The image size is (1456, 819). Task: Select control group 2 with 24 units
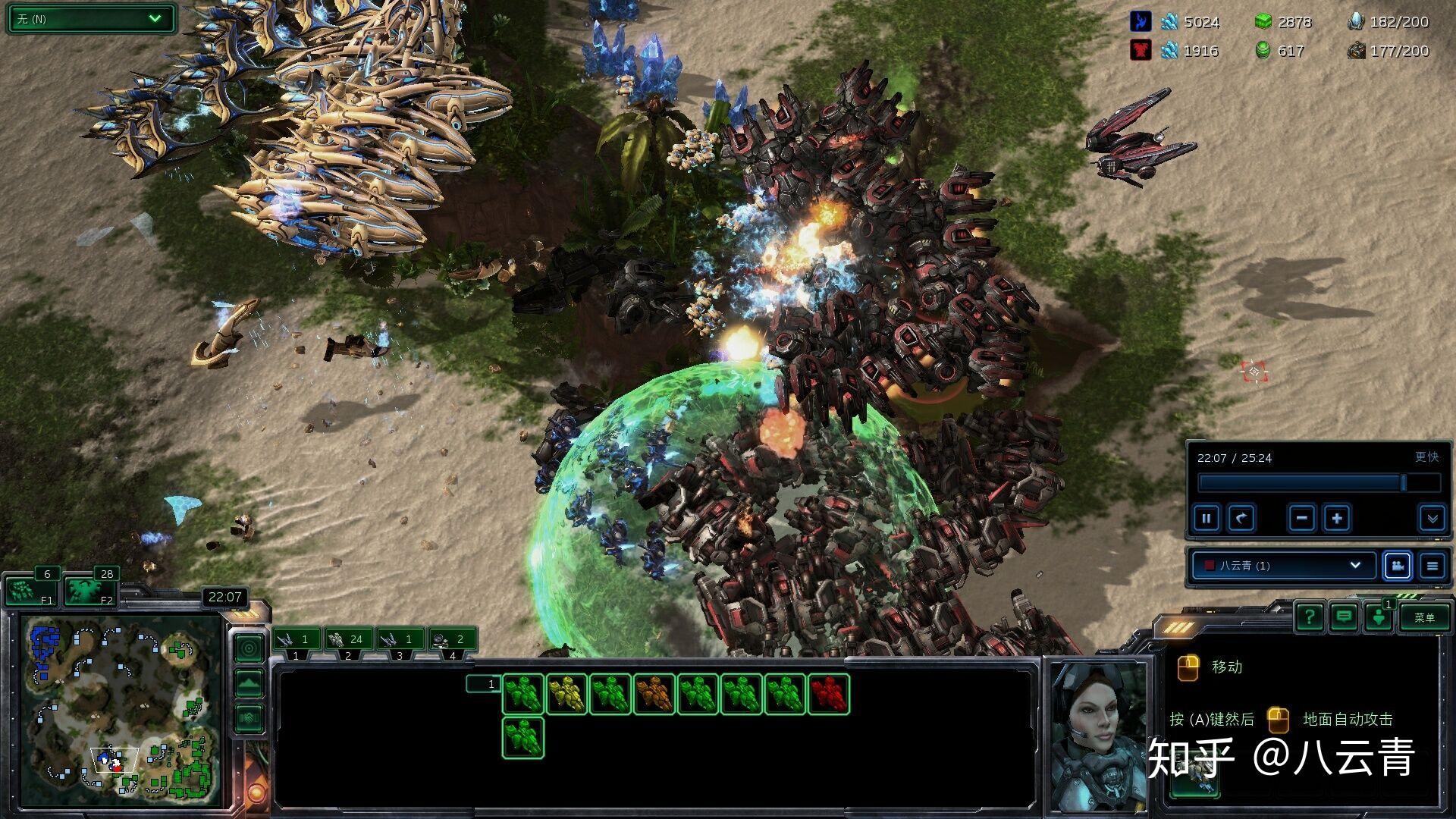point(346,640)
